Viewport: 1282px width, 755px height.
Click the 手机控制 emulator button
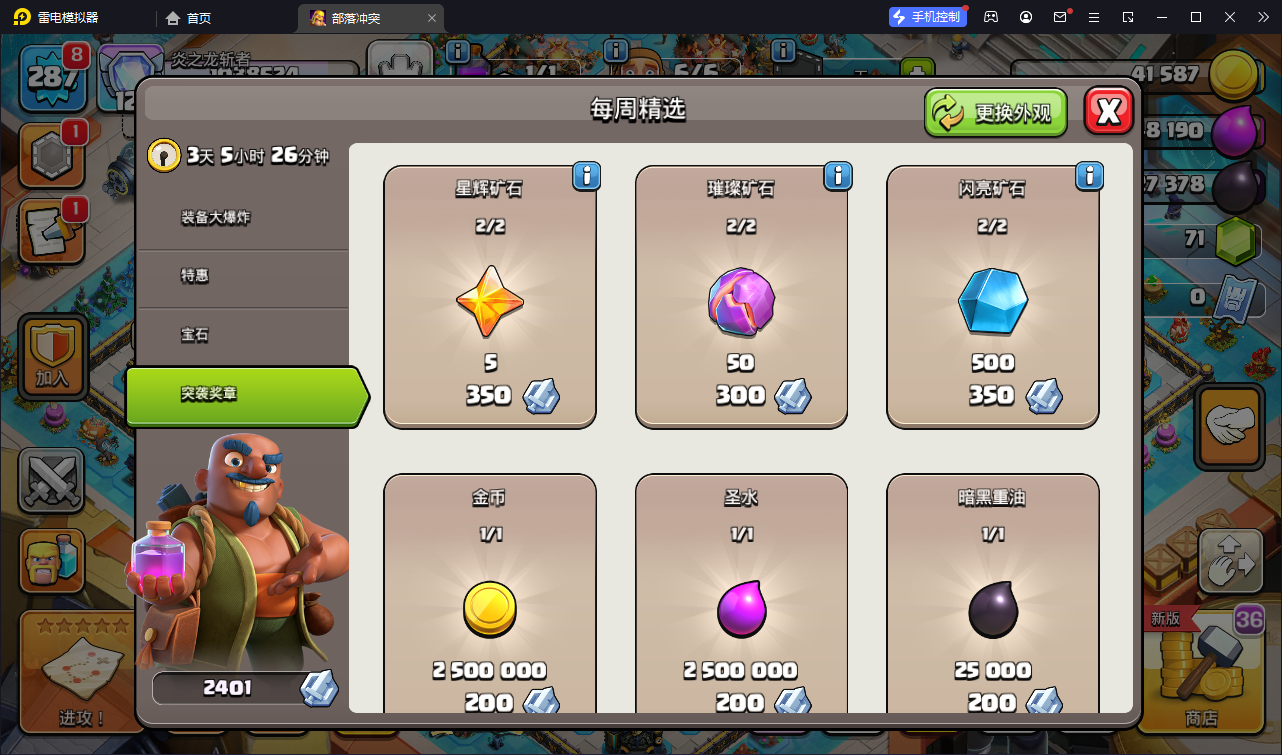tap(927, 17)
